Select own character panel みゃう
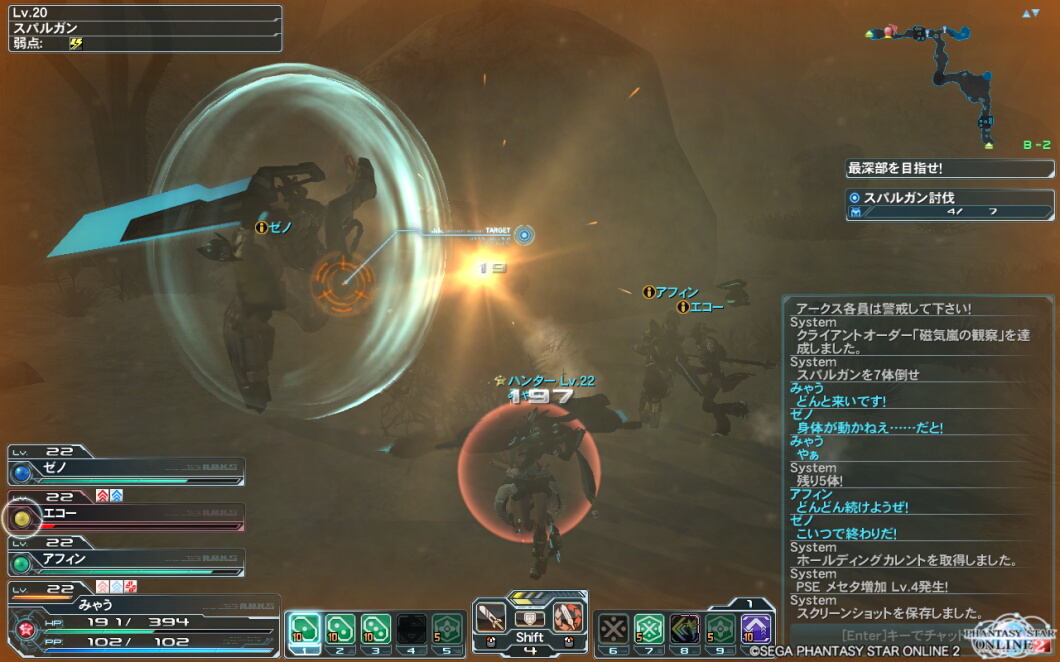Screen dimensions: 1060x662 (140, 617)
